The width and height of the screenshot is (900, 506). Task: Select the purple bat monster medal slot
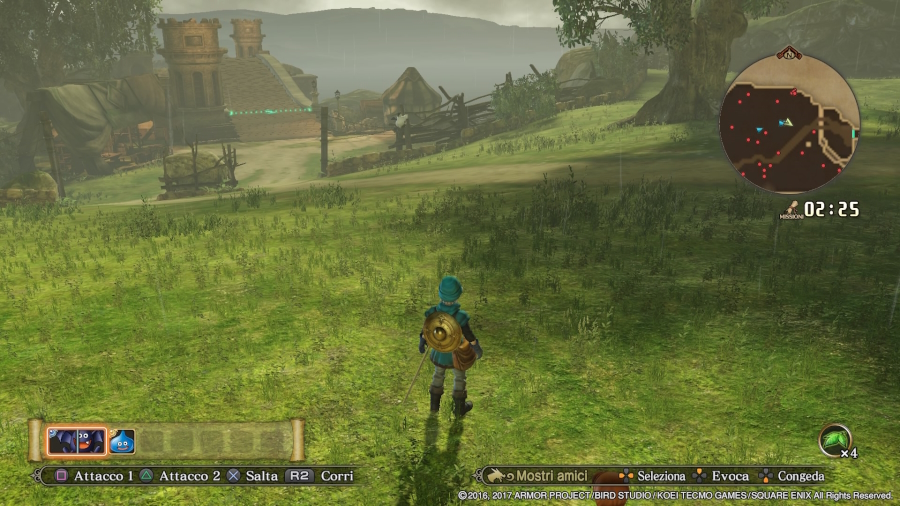tap(76, 440)
